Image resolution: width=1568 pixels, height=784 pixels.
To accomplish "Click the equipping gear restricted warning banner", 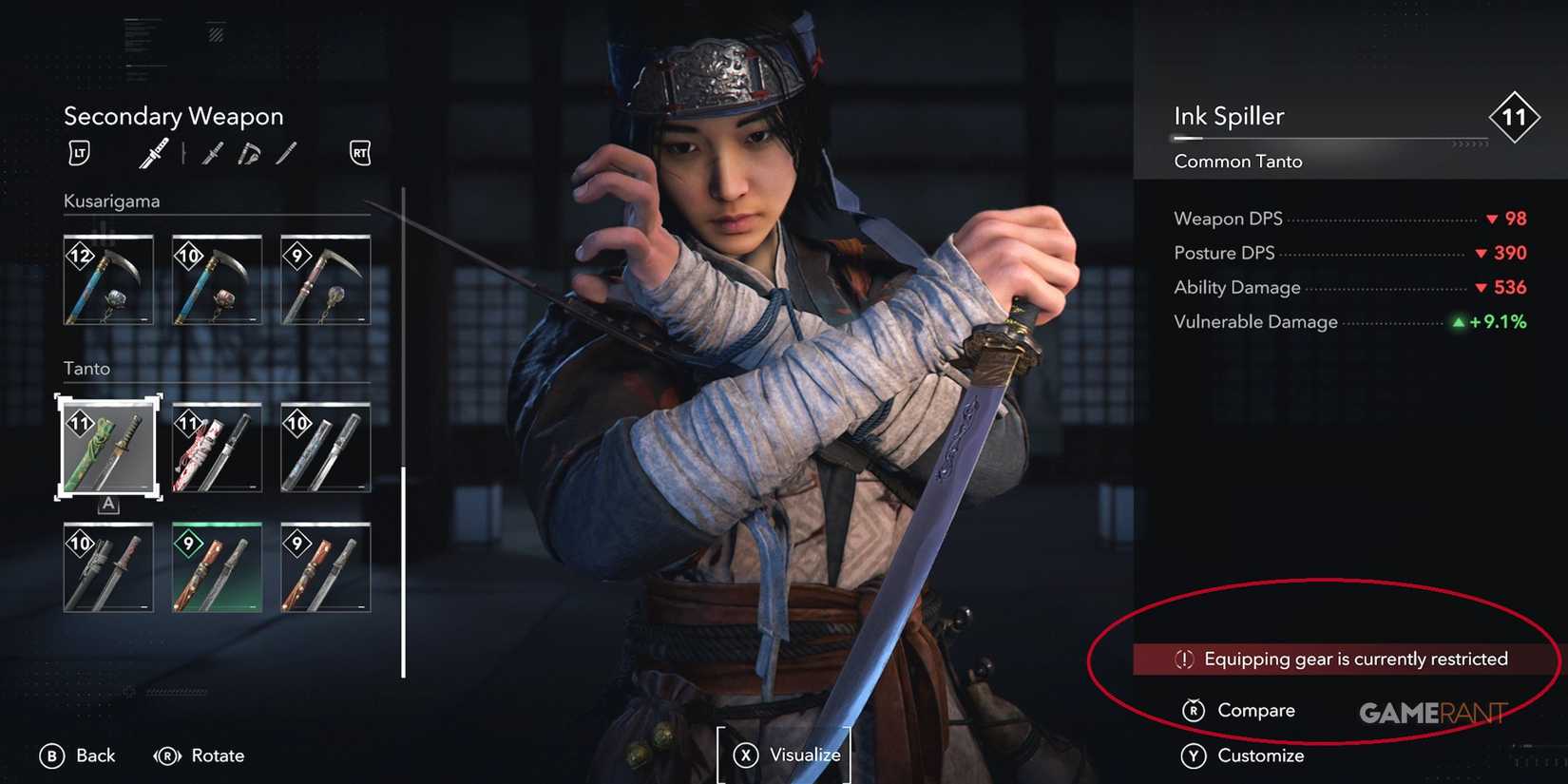I will [x=1342, y=658].
